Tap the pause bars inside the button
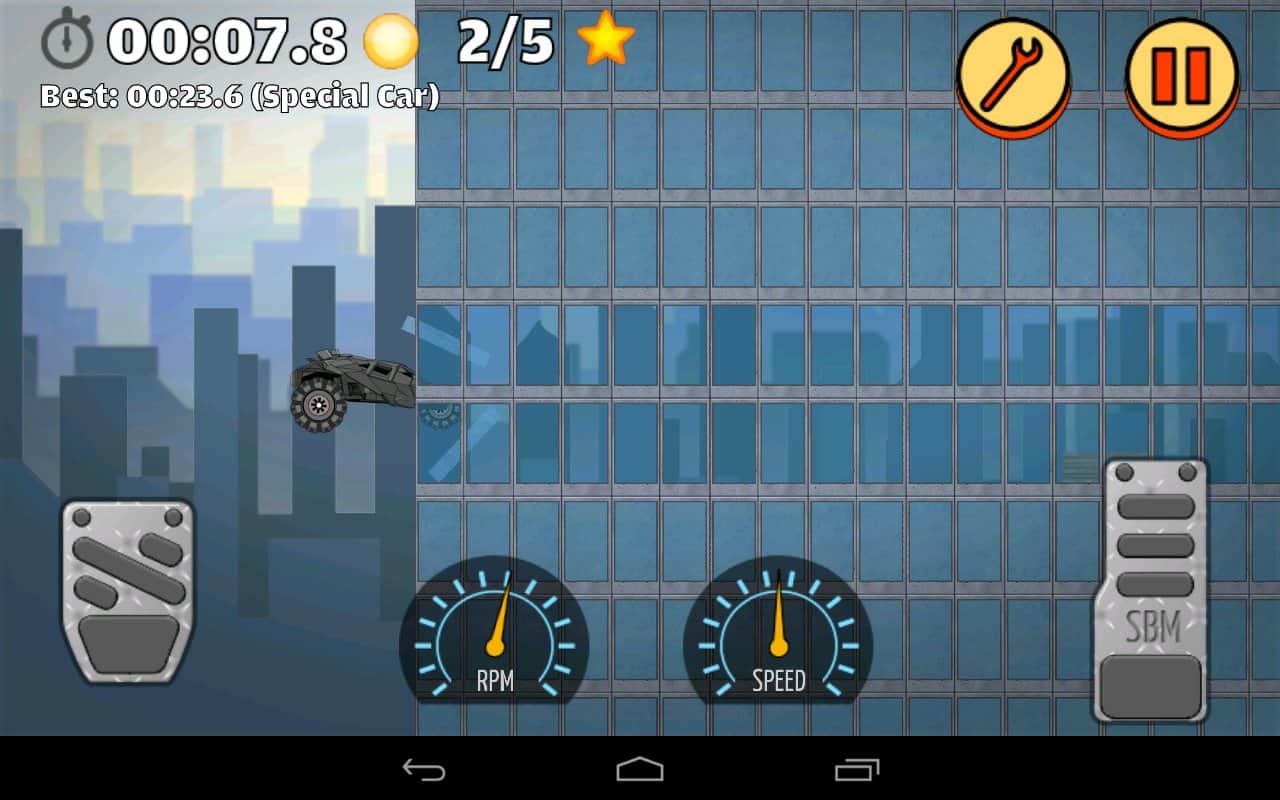The height and width of the screenshot is (800, 1280). tap(1180, 77)
